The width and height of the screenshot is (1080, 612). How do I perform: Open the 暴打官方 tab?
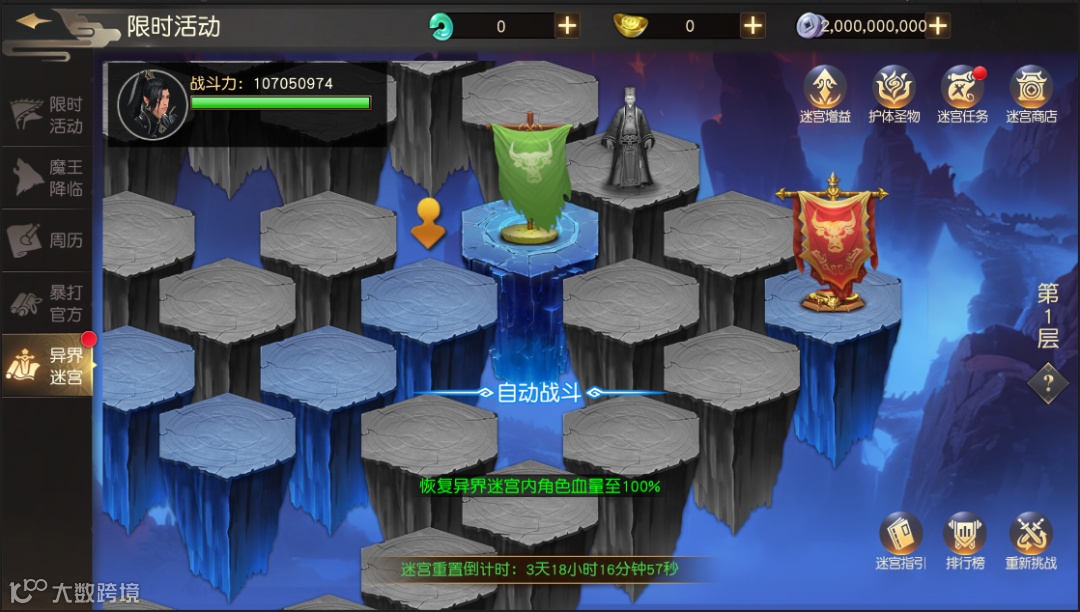coord(48,303)
